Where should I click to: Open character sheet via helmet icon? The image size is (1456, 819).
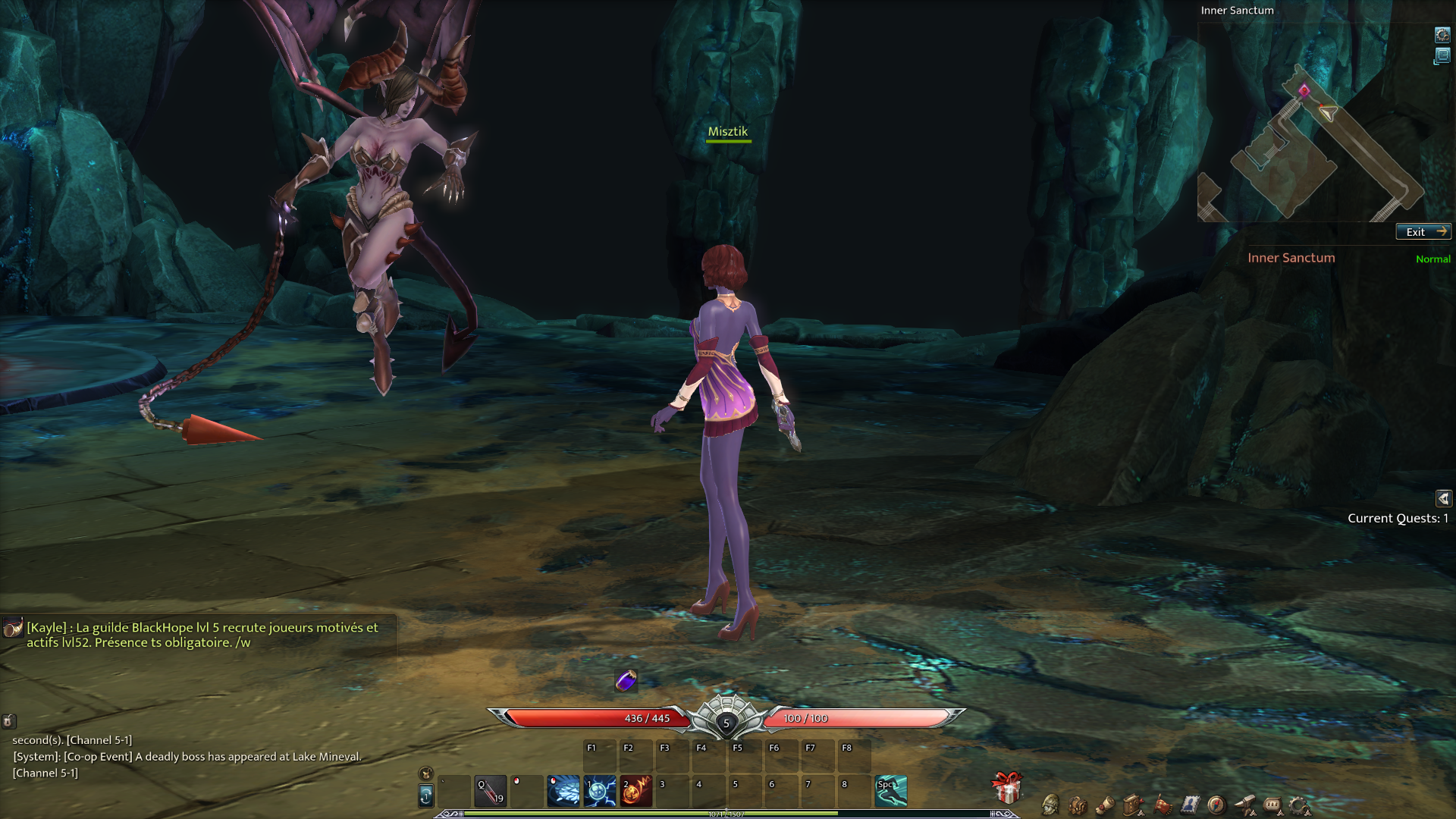(1050, 805)
